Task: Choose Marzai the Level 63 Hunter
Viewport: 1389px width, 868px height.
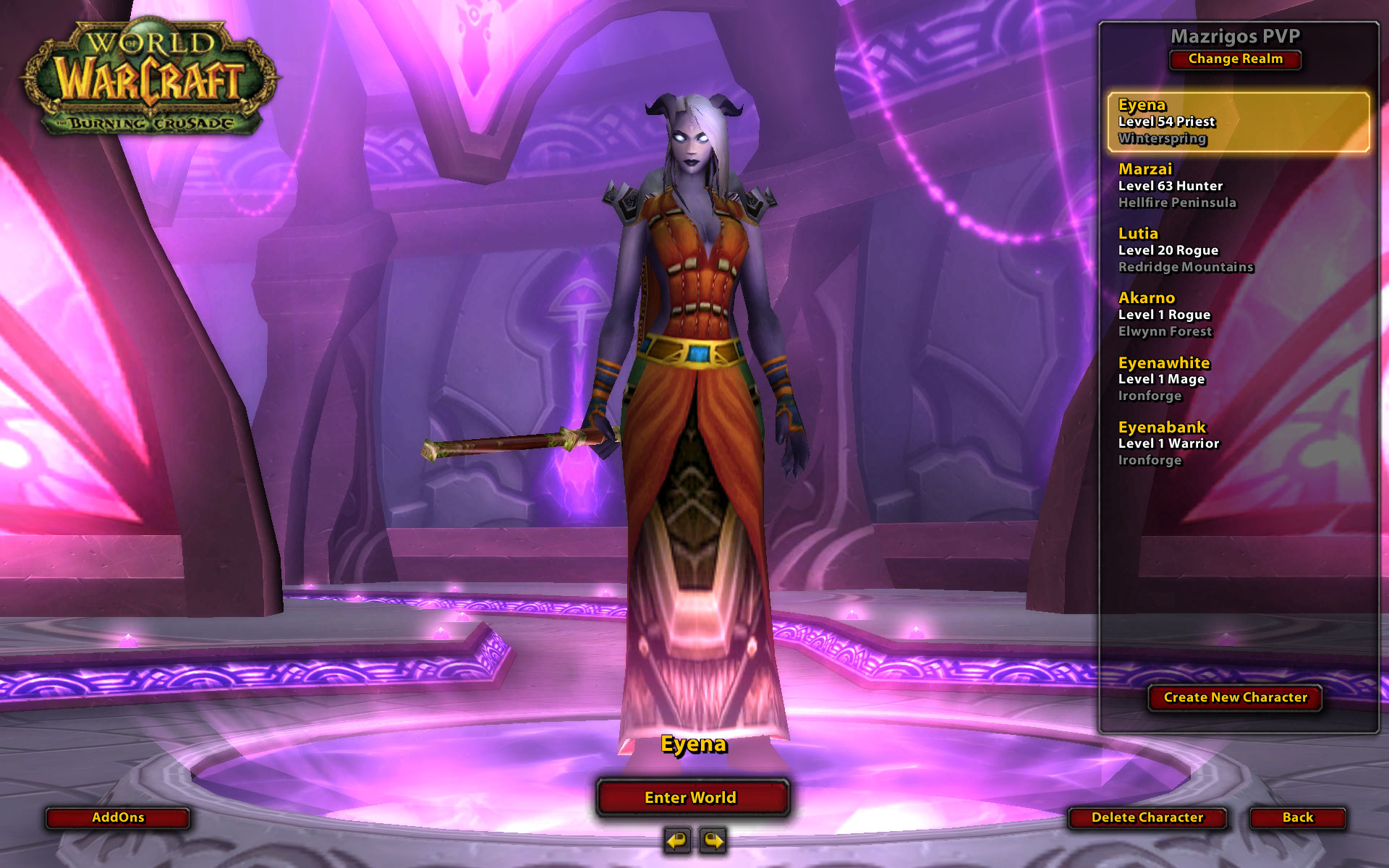Action: pyautogui.click(x=1238, y=186)
